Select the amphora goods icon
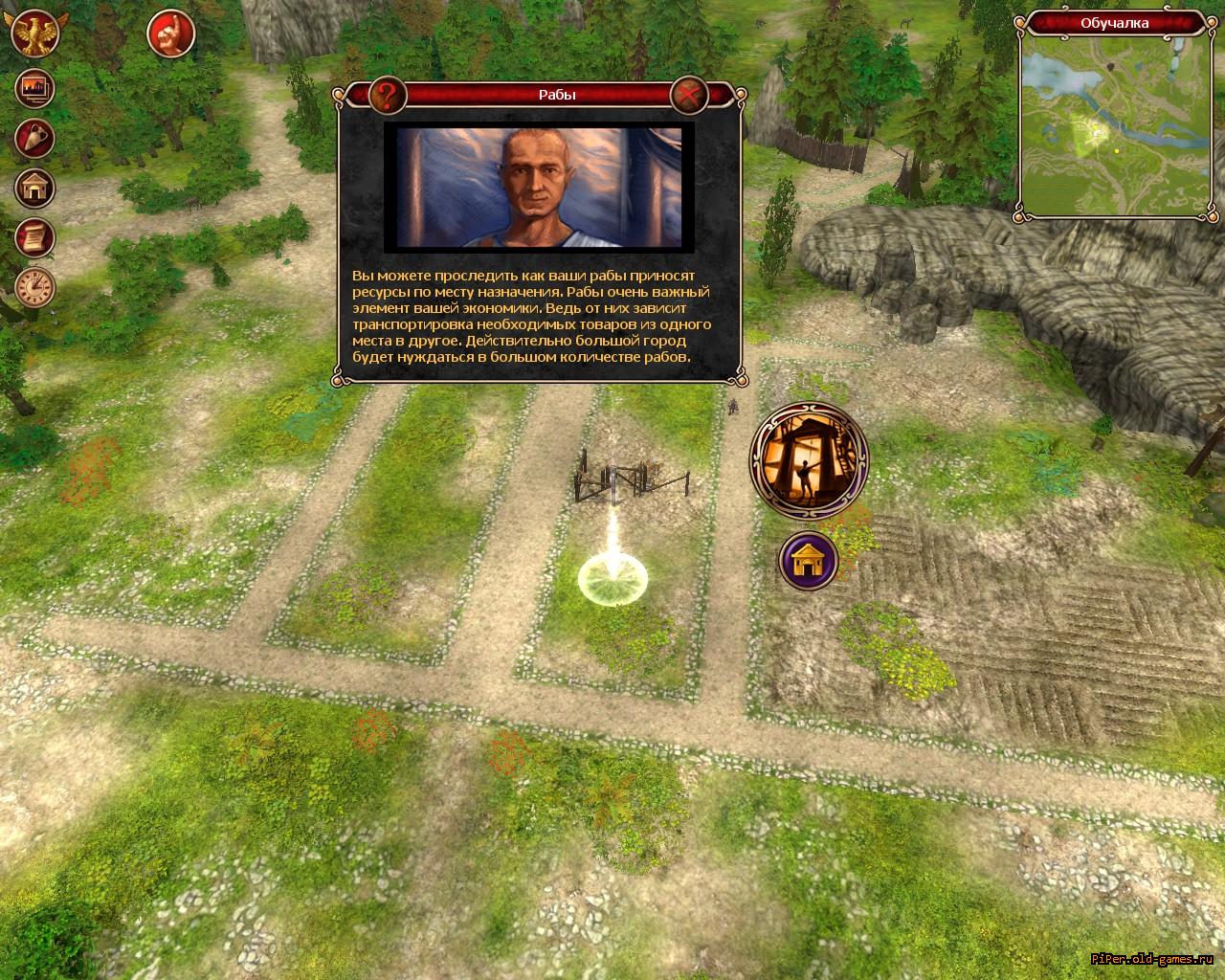Screen dimensions: 1225x980 click(35, 139)
